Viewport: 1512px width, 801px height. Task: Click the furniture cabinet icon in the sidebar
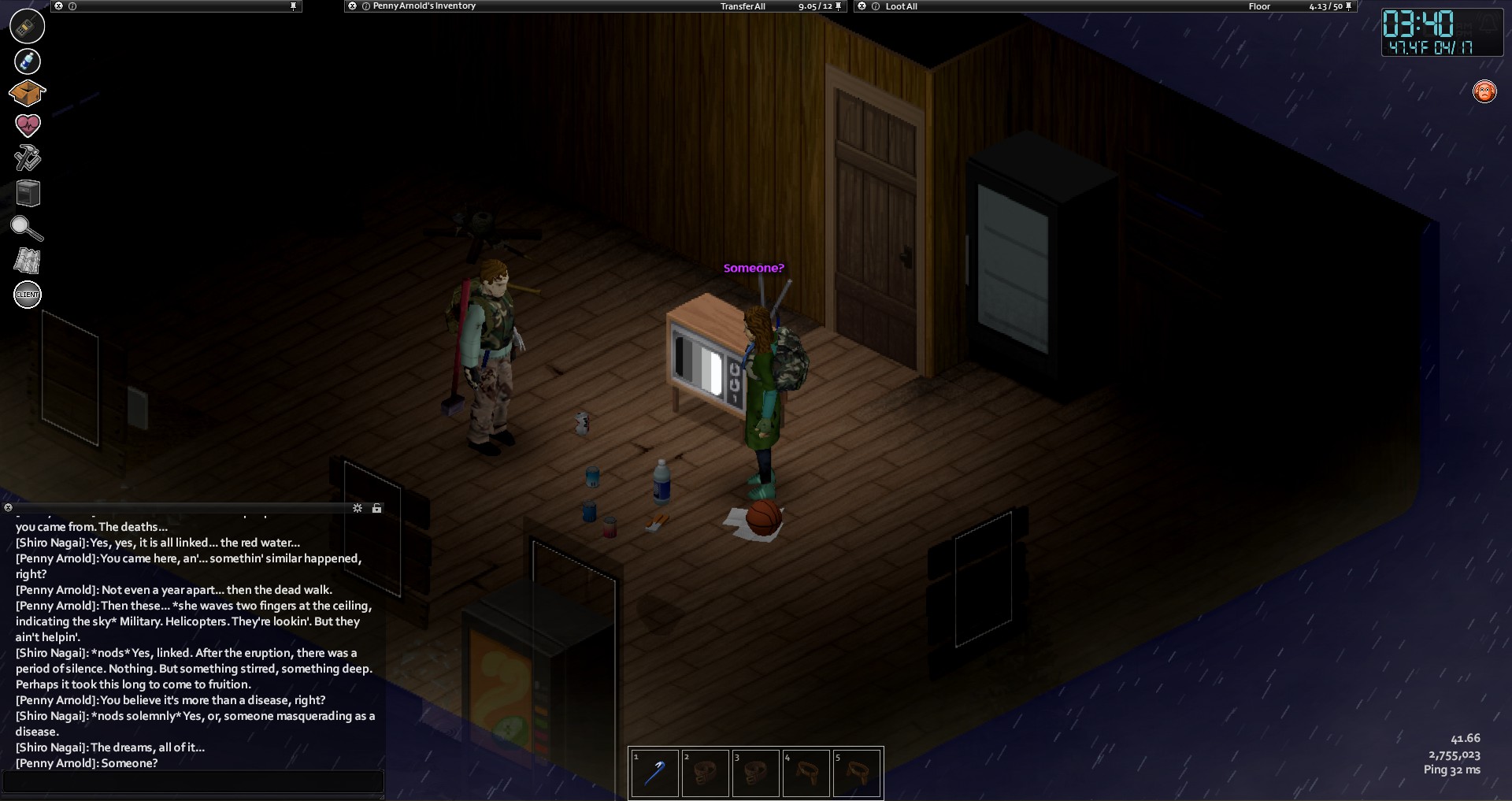[28, 193]
